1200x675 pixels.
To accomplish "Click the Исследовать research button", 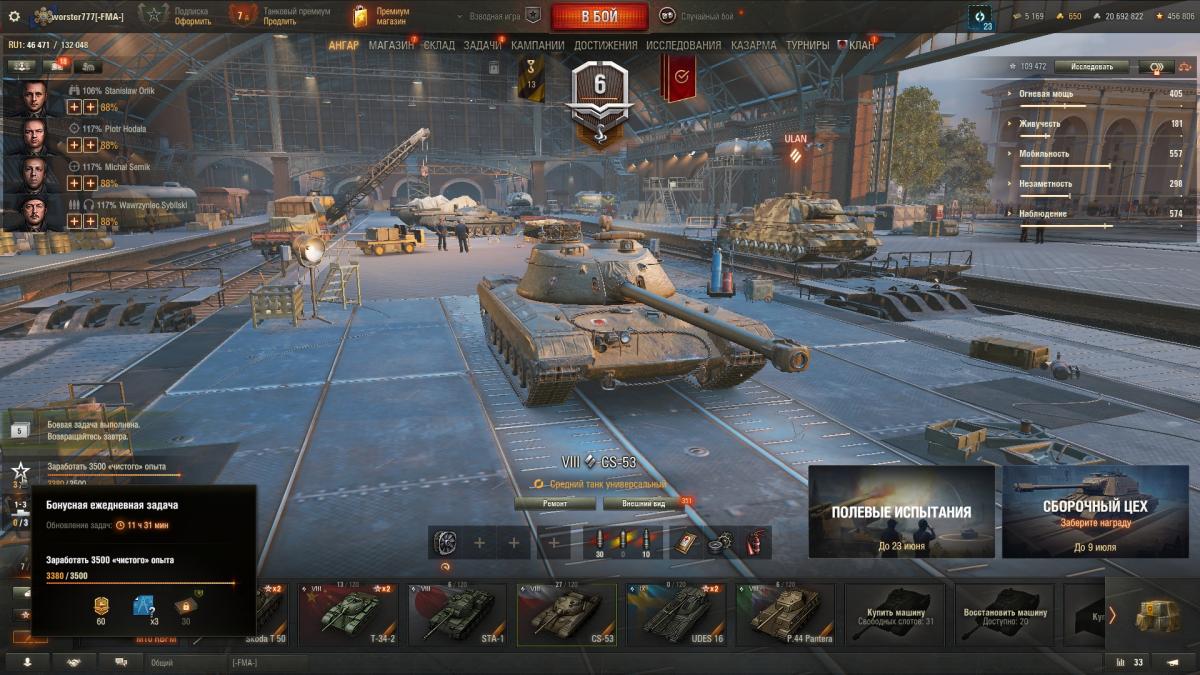I will (1091, 67).
